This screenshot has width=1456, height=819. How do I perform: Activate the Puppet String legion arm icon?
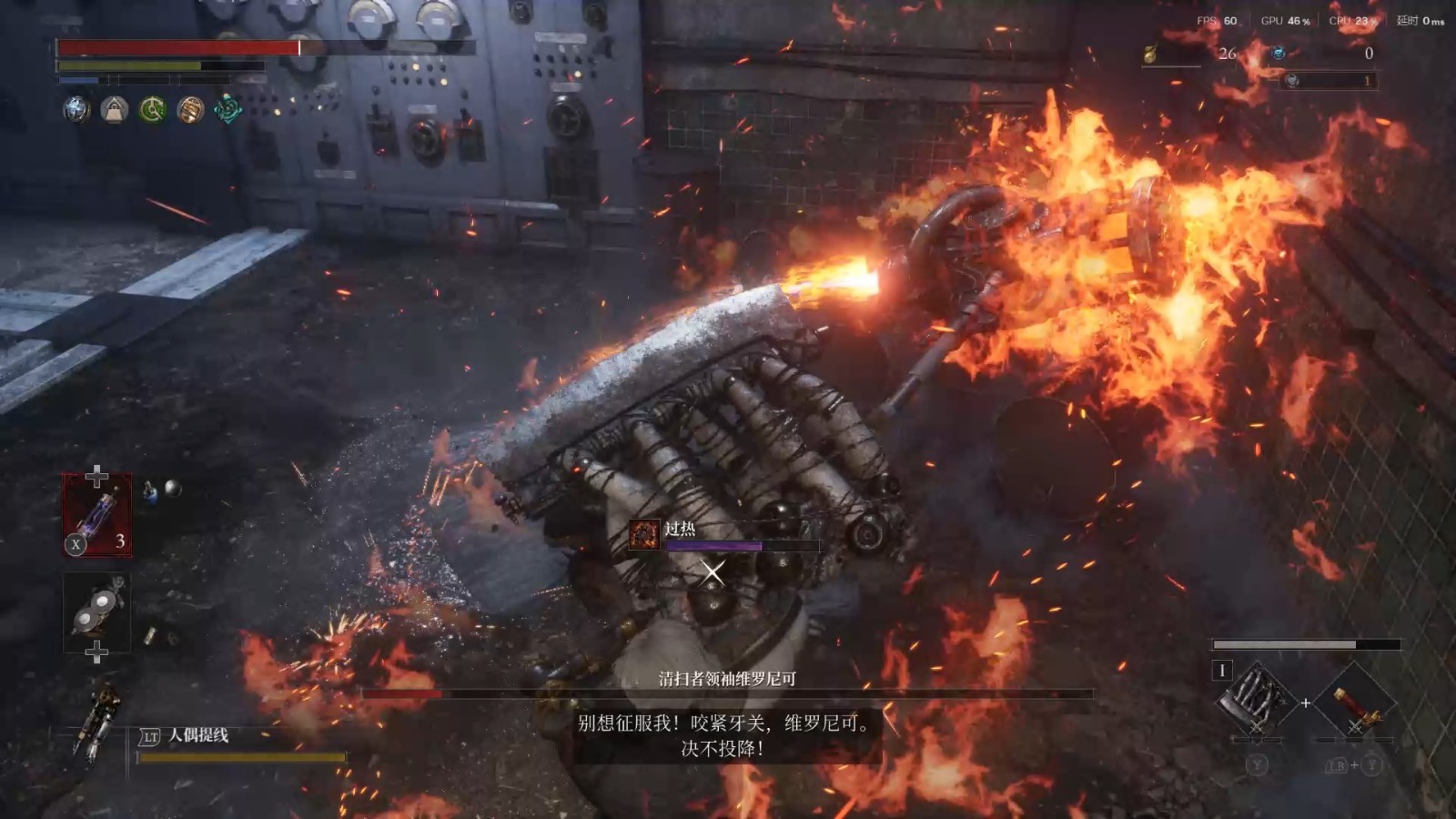tap(98, 721)
